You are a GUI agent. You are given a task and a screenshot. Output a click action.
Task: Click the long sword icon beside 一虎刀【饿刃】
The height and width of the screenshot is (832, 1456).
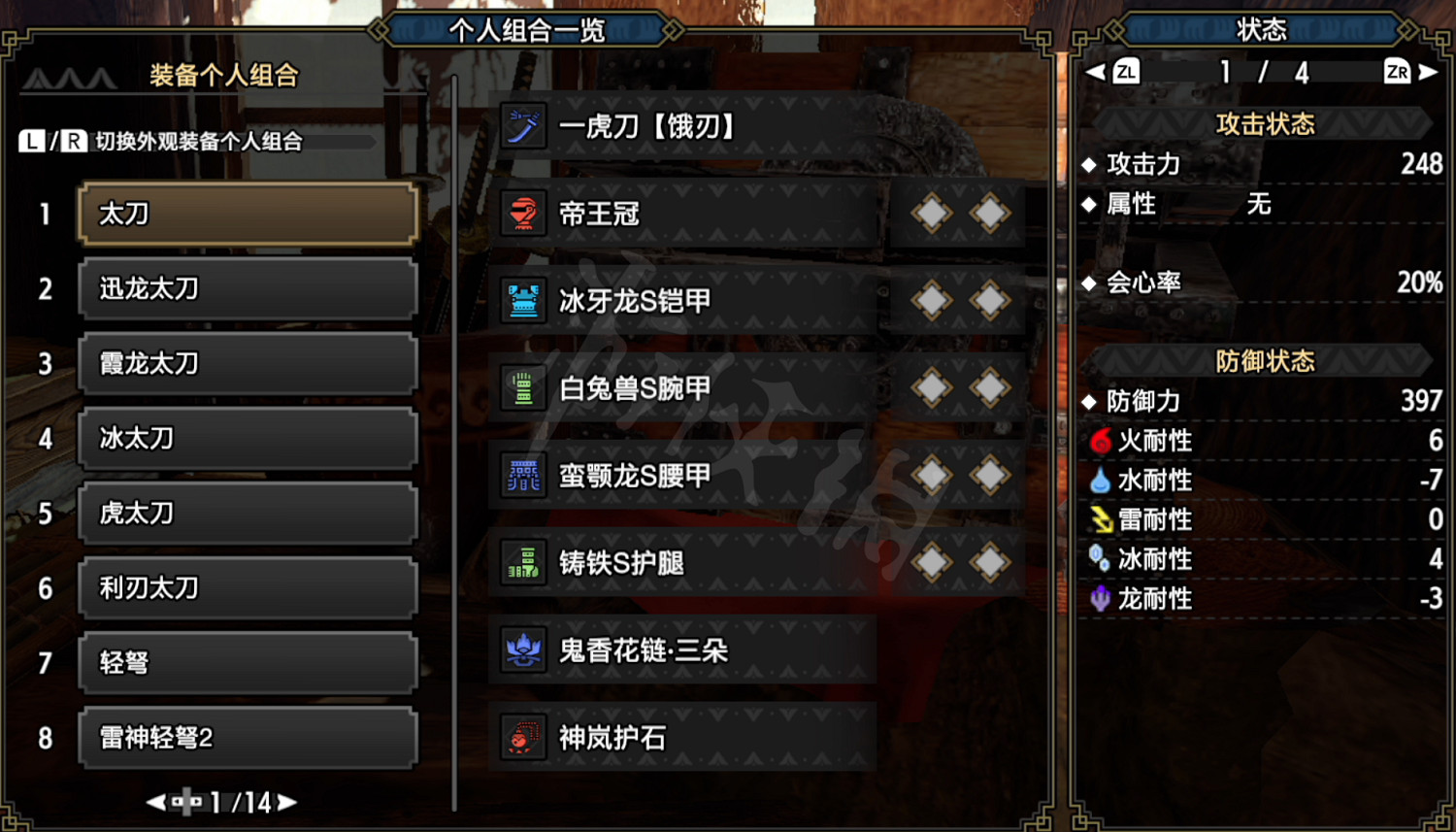pos(522,126)
